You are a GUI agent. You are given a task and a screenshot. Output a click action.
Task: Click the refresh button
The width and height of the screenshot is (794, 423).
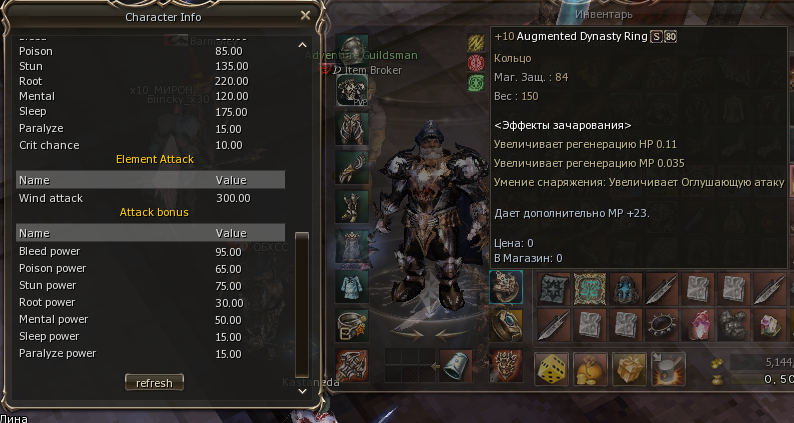(x=154, y=383)
